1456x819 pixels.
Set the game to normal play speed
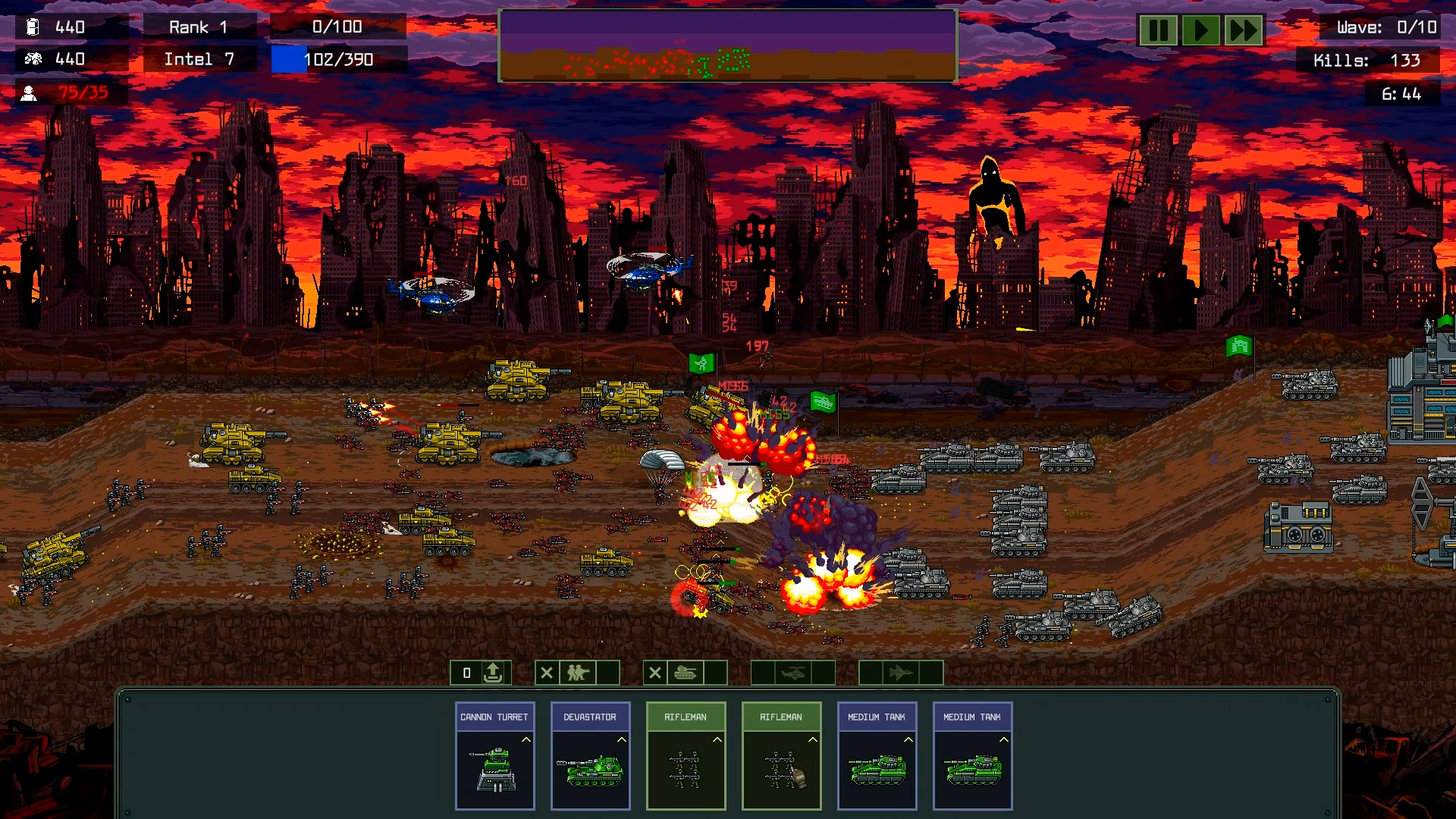[1200, 31]
